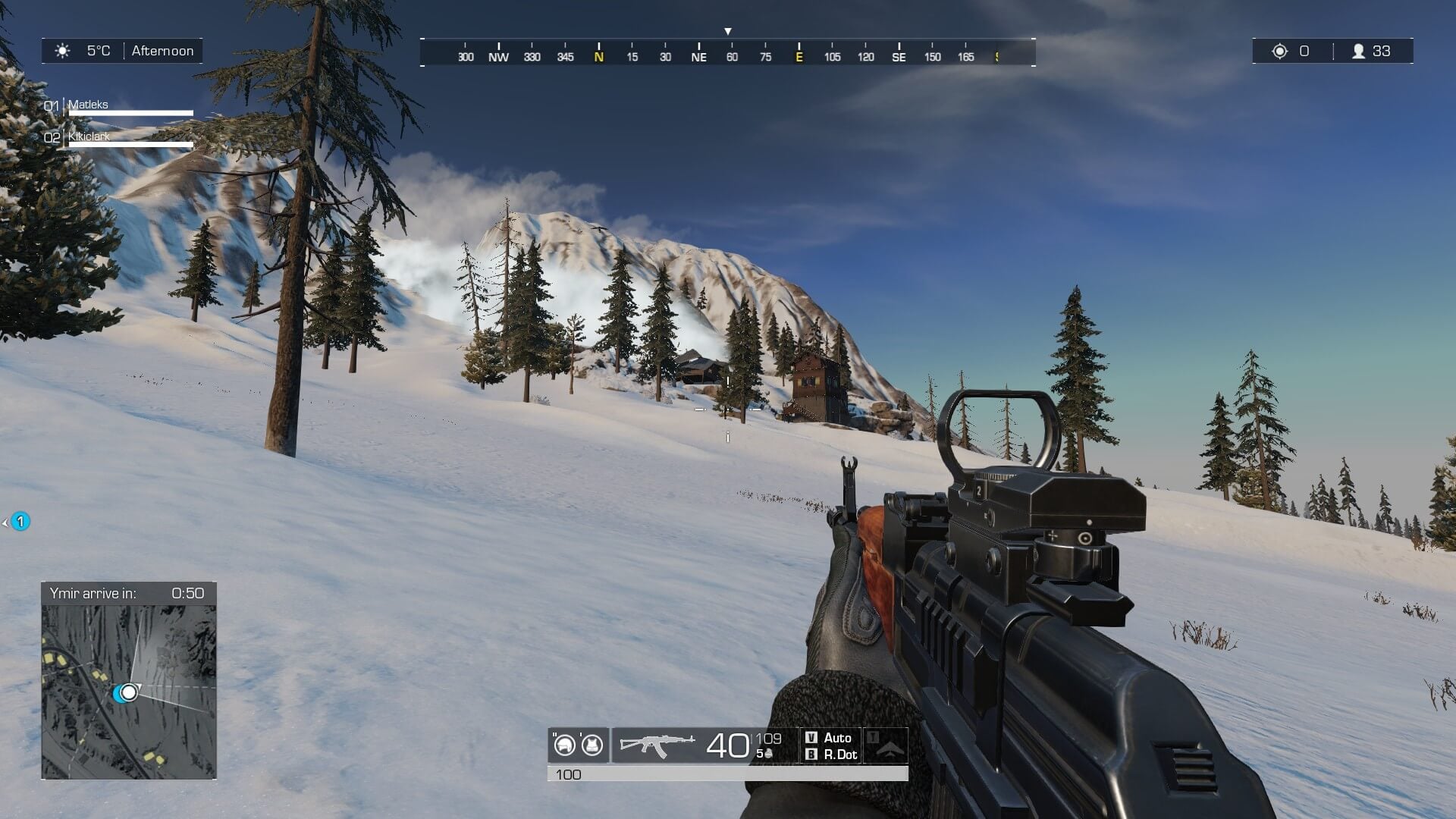Click the yellow E on compass
This screenshot has width=1456, height=819.
click(x=799, y=57)
